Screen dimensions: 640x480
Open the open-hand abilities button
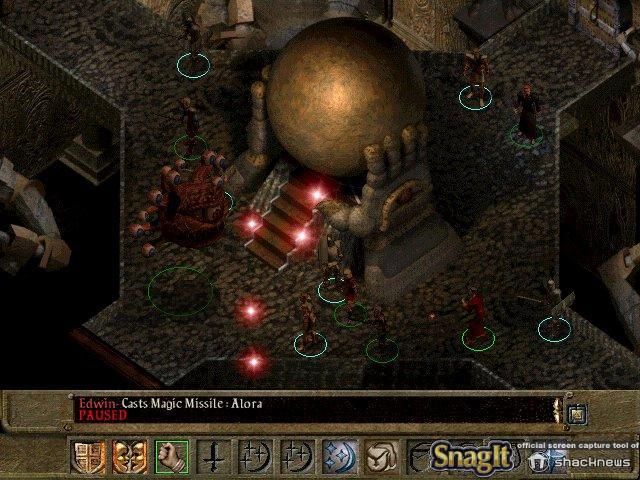point(380,456)
